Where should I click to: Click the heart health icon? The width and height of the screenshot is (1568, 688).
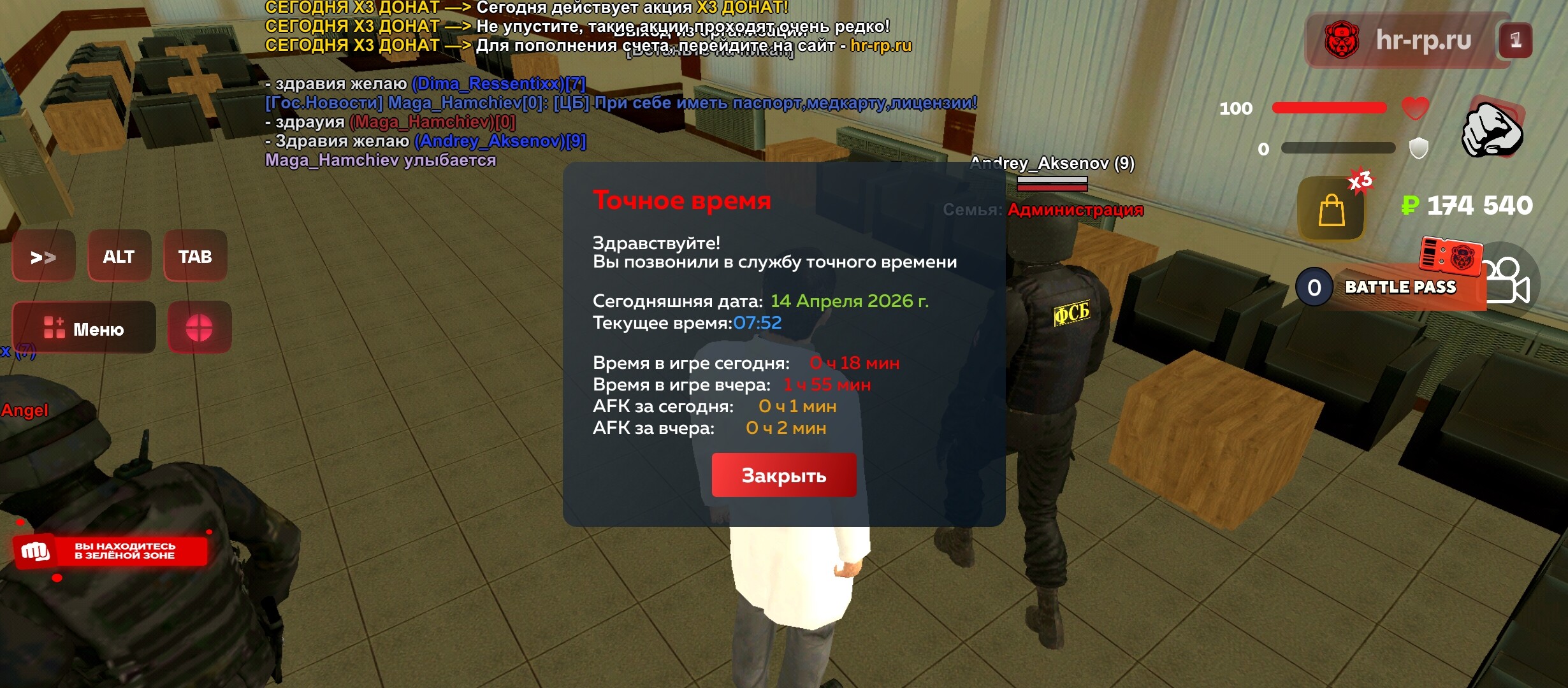click(x=1415, y=108)
